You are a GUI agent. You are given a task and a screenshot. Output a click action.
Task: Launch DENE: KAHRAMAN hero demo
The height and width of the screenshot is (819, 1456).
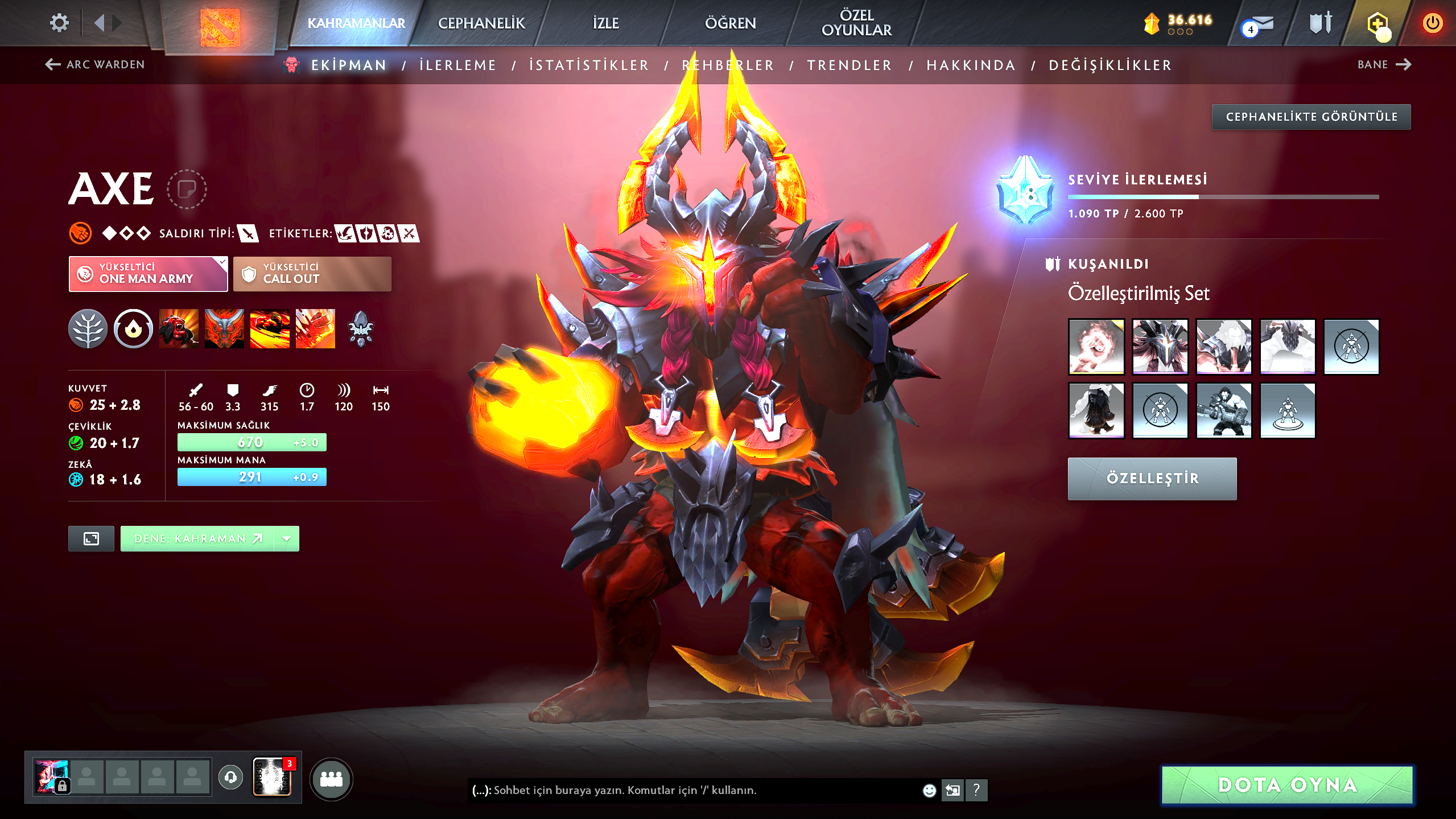[x=197, y=538]
